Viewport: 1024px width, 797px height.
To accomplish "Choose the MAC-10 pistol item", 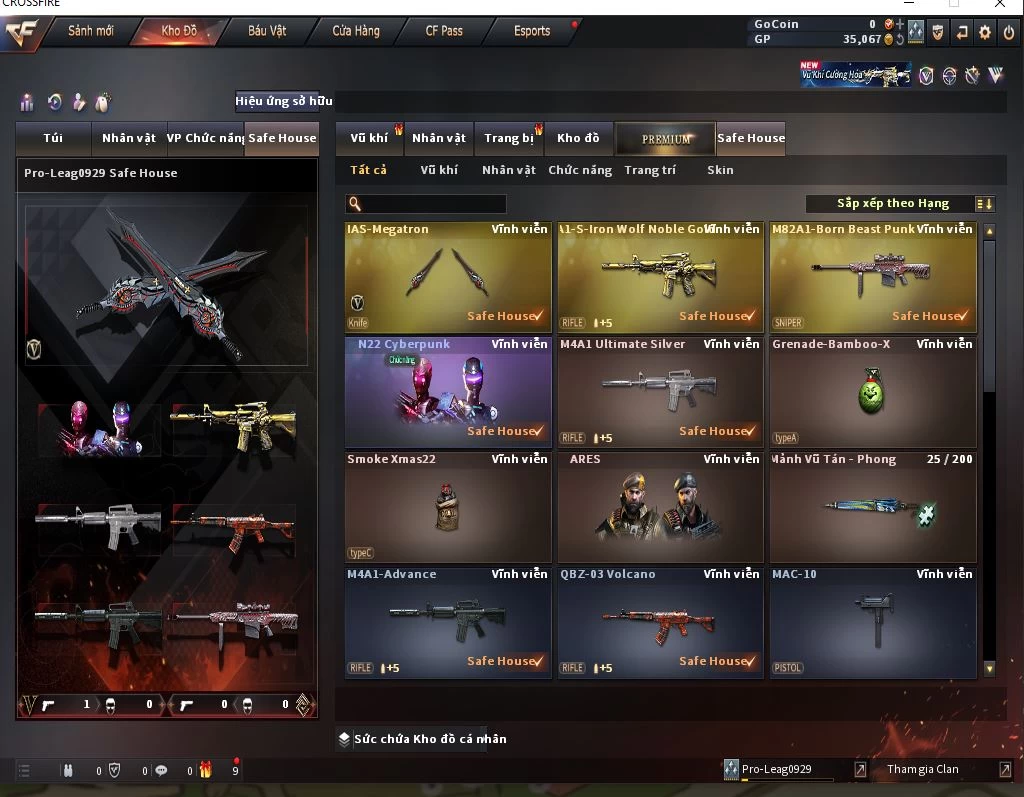I will pos(872,622).
